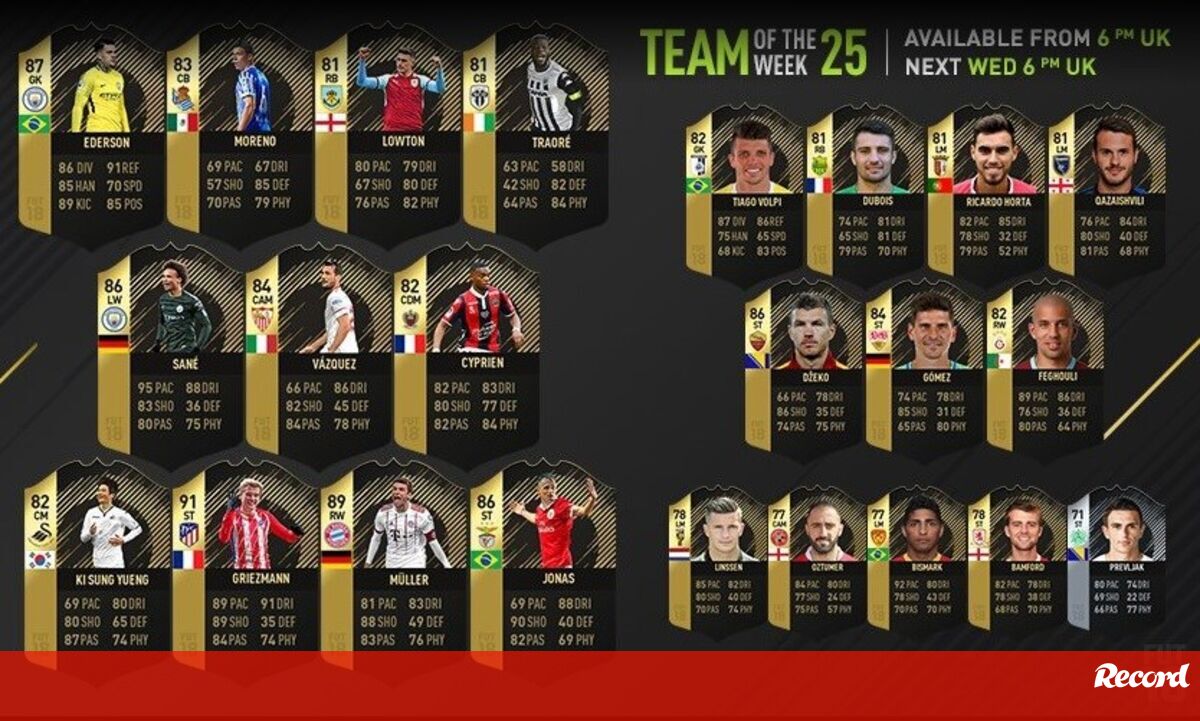The width and height of the screenshot is (1200, 721).
Task: Select the Ricardo Horta card
Action: point(987,195)
